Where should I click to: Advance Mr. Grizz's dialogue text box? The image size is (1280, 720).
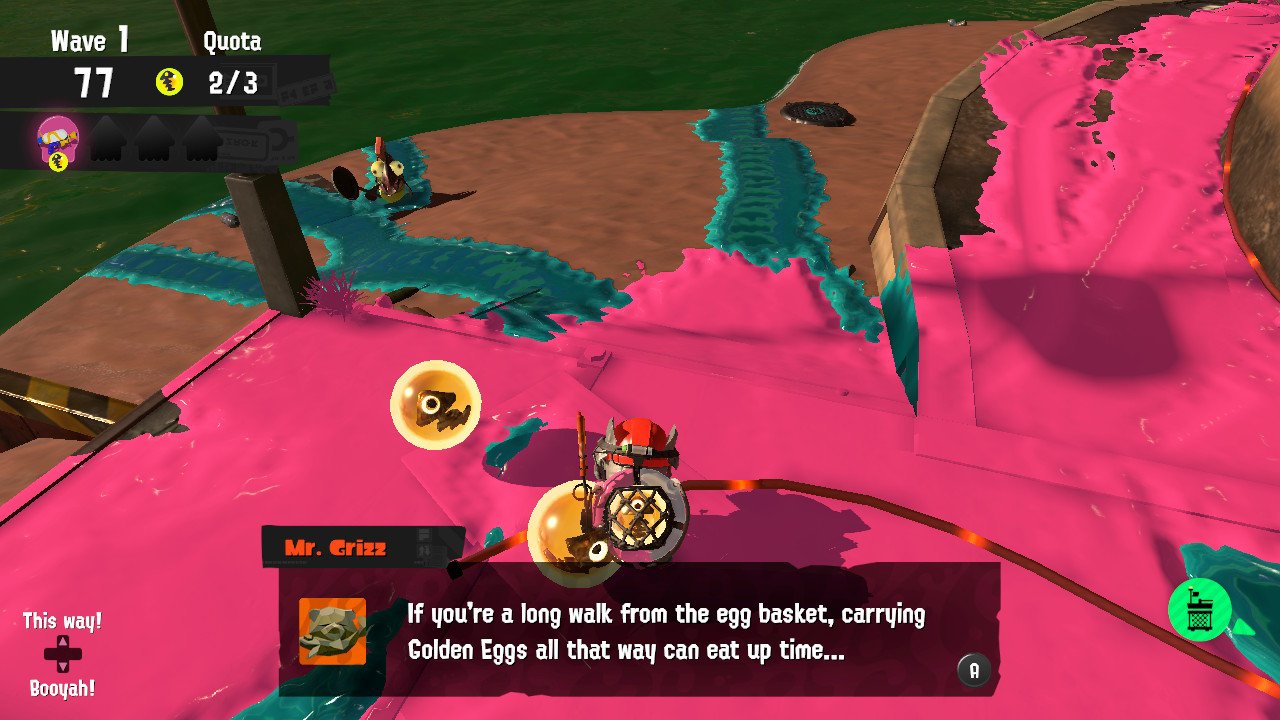click(973, 669)
